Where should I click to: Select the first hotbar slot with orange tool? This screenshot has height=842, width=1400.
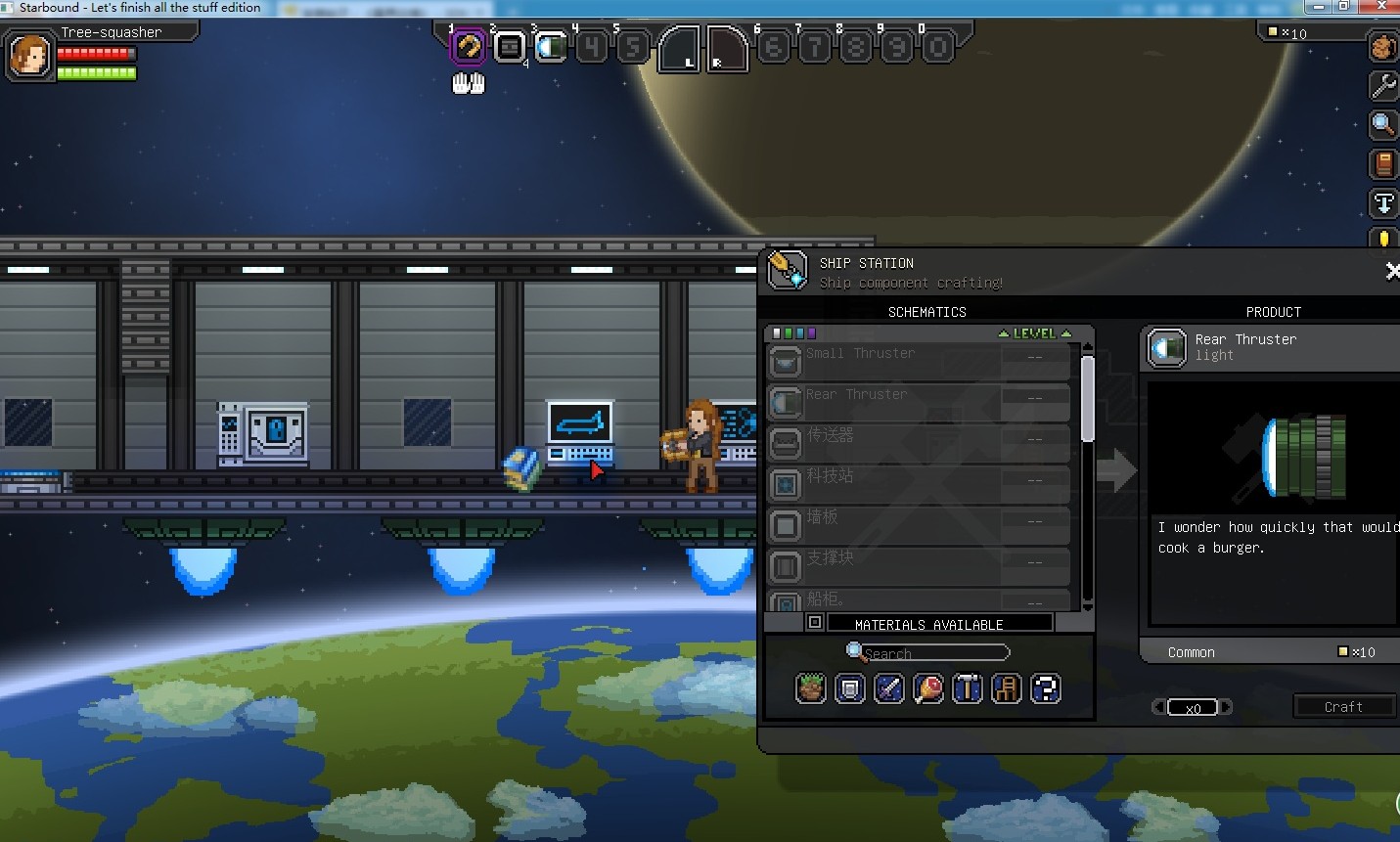pyautogui.click(x=468, y=46)
